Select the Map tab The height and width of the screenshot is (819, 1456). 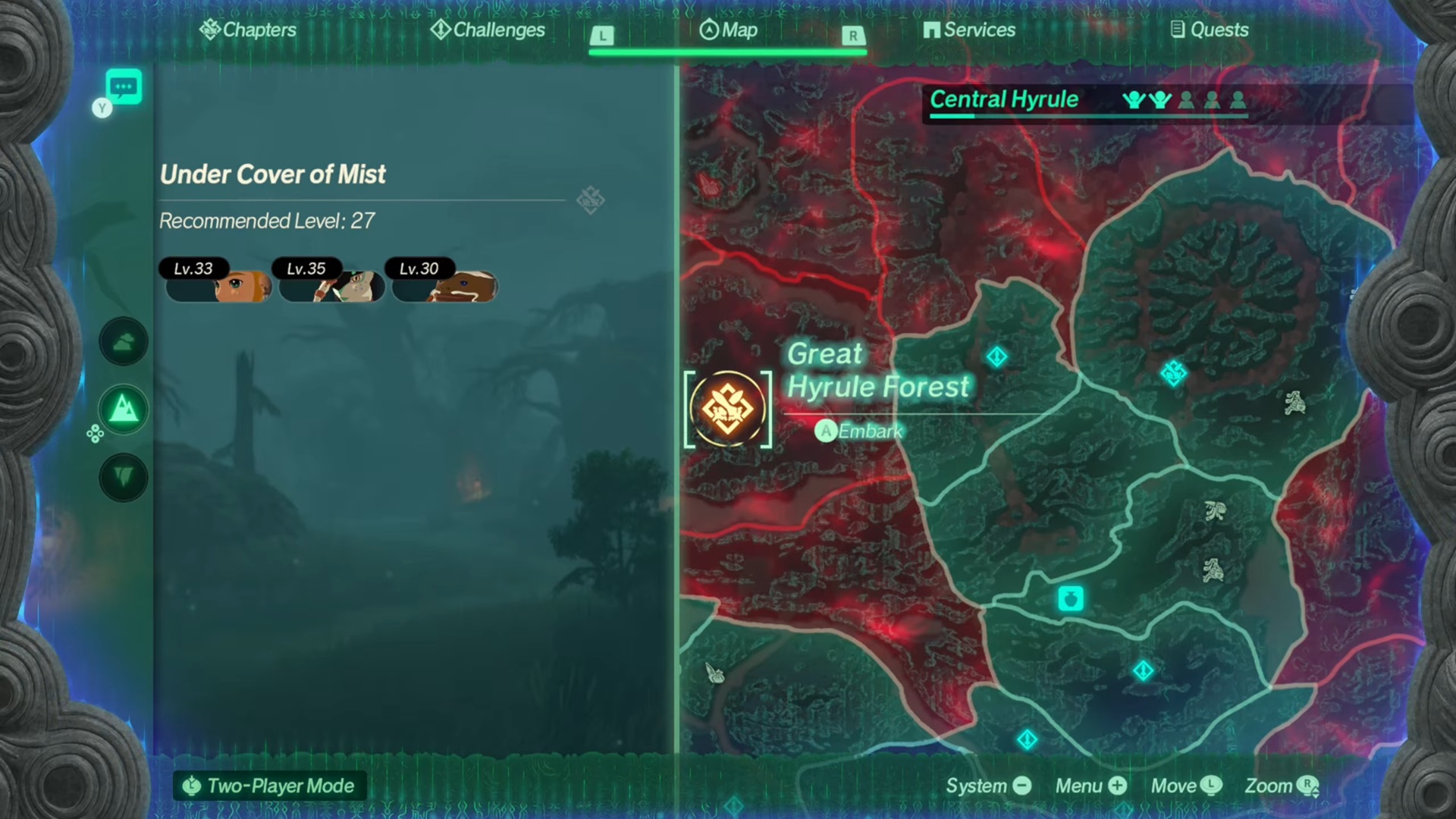728,30
